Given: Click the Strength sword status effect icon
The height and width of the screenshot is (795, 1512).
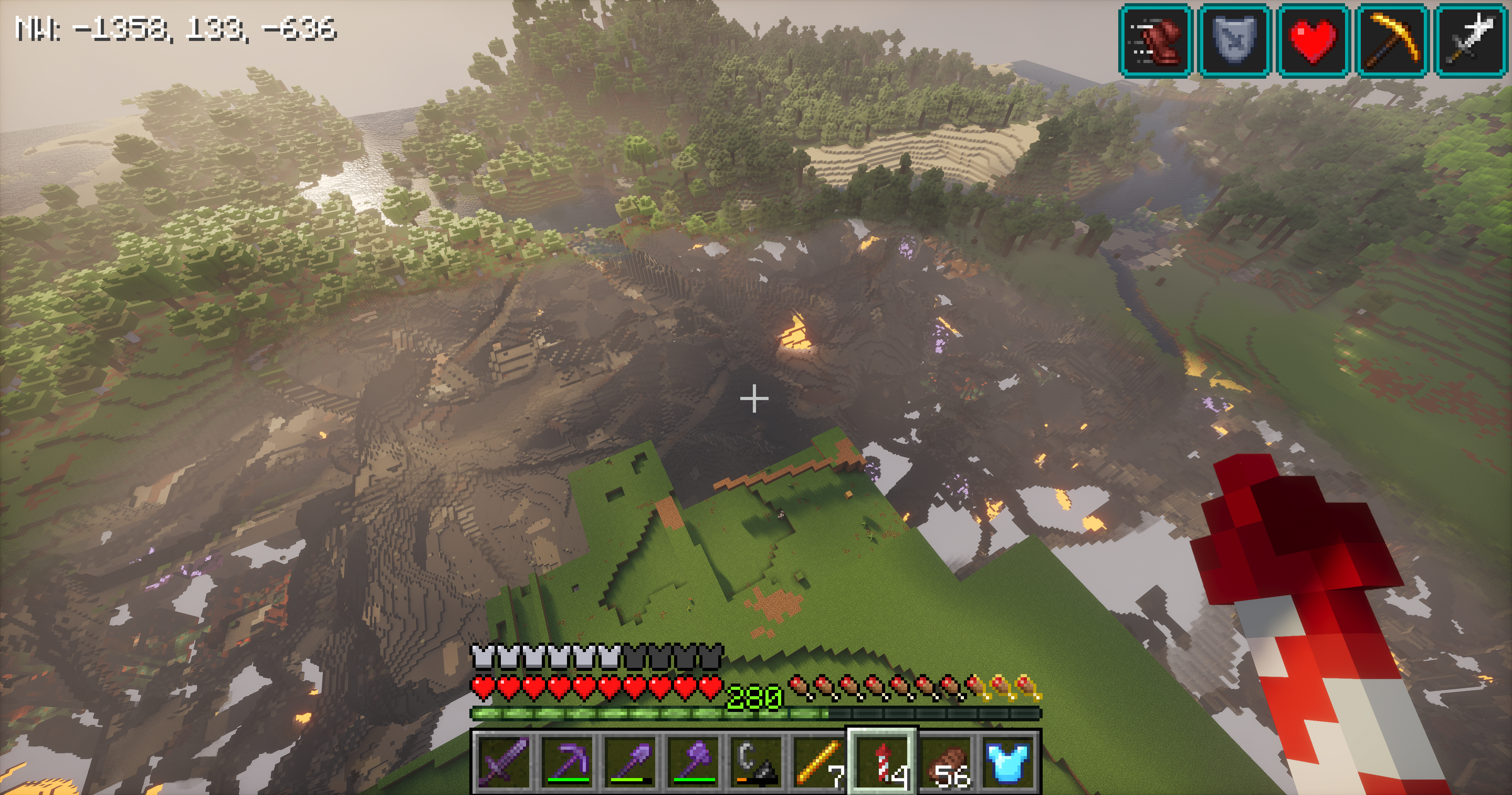Looking at the screenshot, I should pos(1471,41).
